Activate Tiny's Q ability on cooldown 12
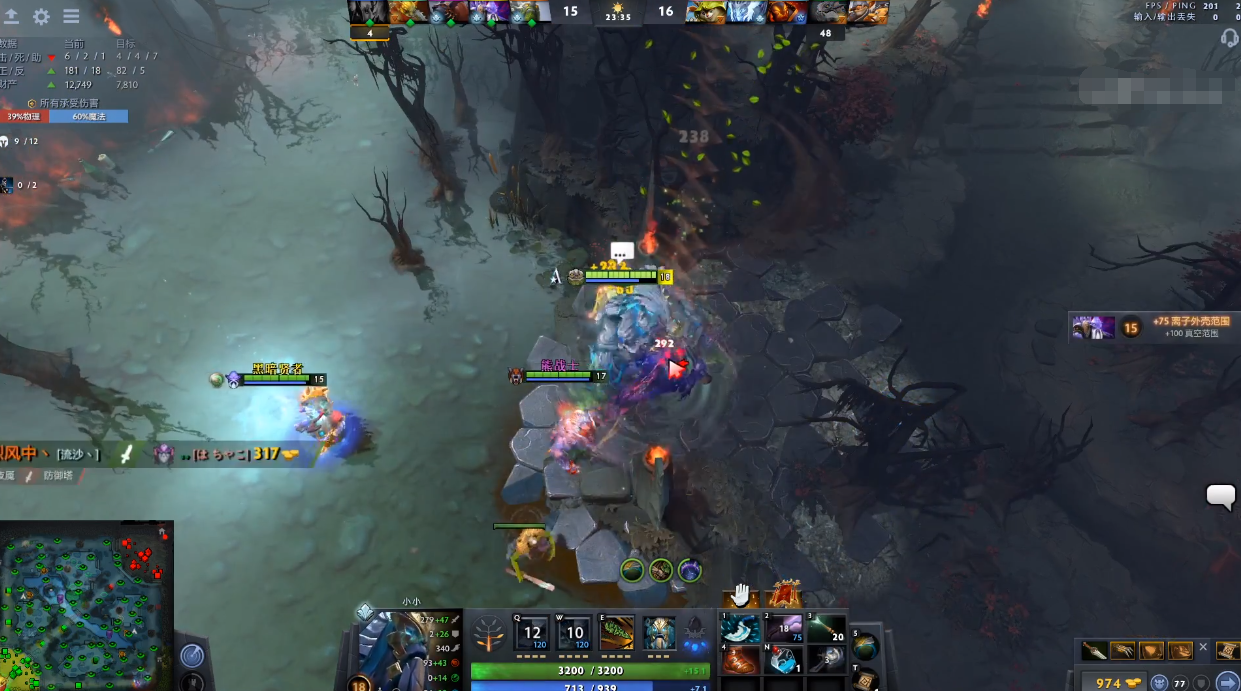 coord(532,633)
